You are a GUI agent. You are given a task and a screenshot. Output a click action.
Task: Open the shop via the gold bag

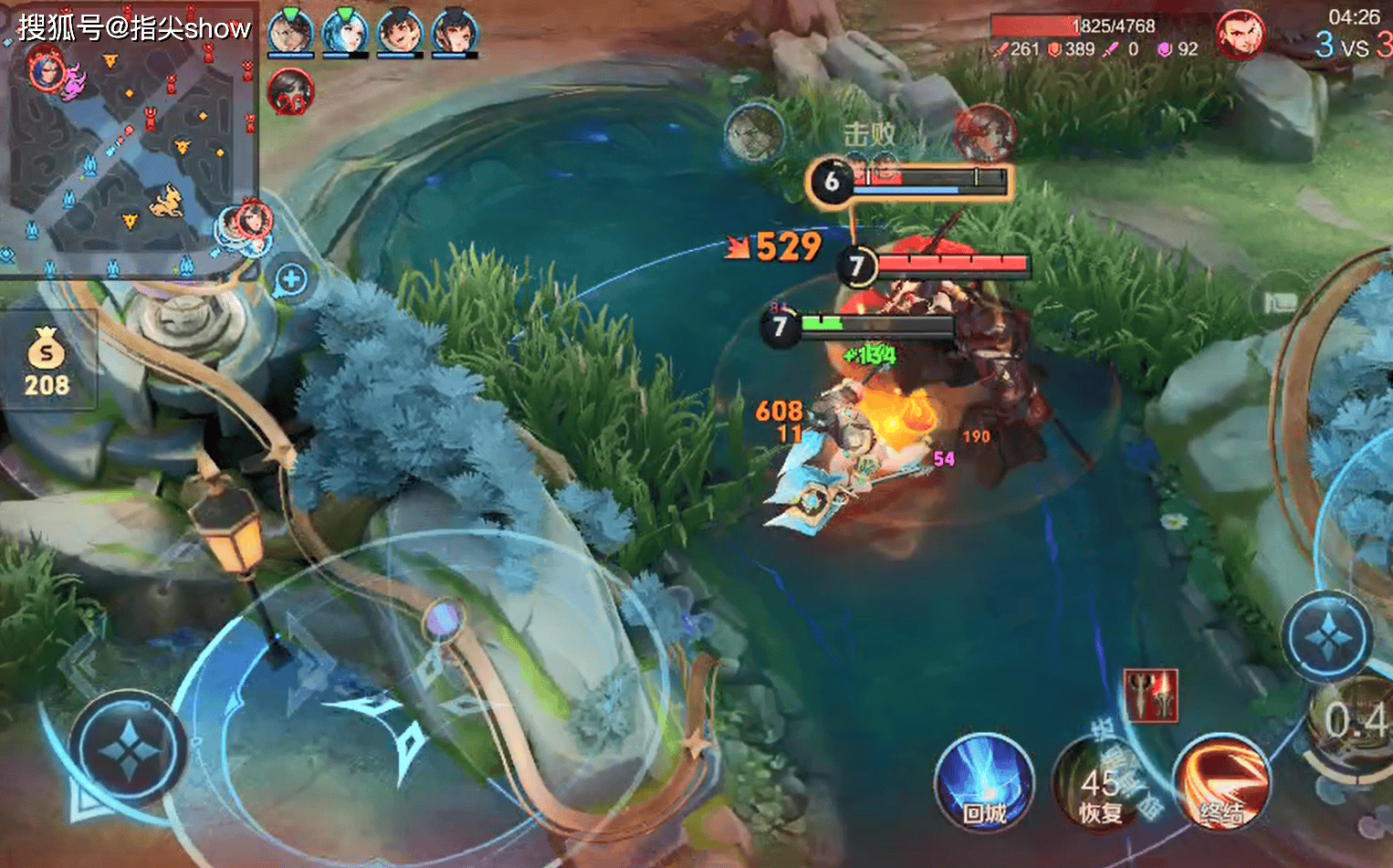47,361
